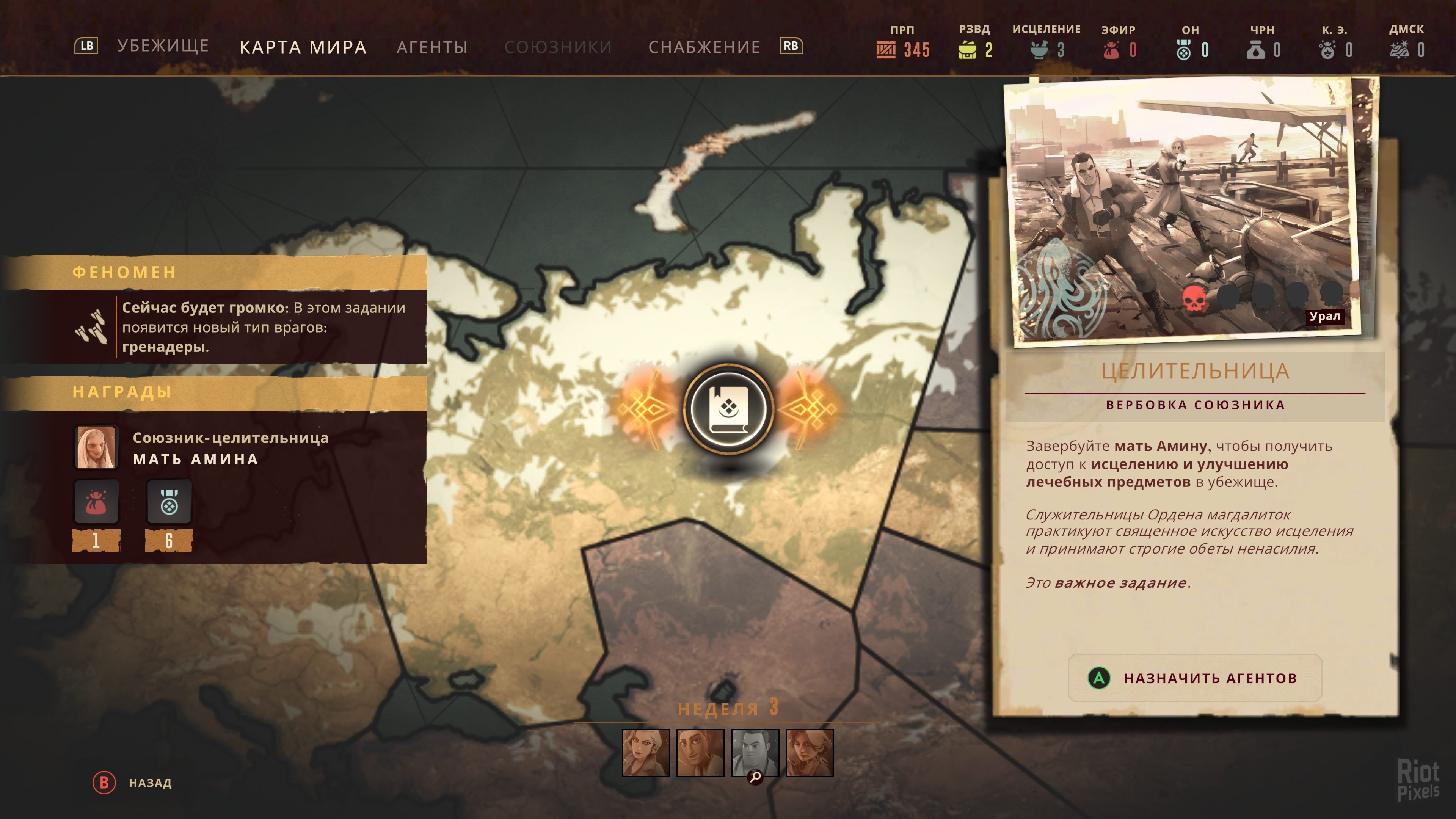The width and height of the screenshot is (1456, 819).
Task: Select the book mission marker on the map
Action: pos(728,408)
